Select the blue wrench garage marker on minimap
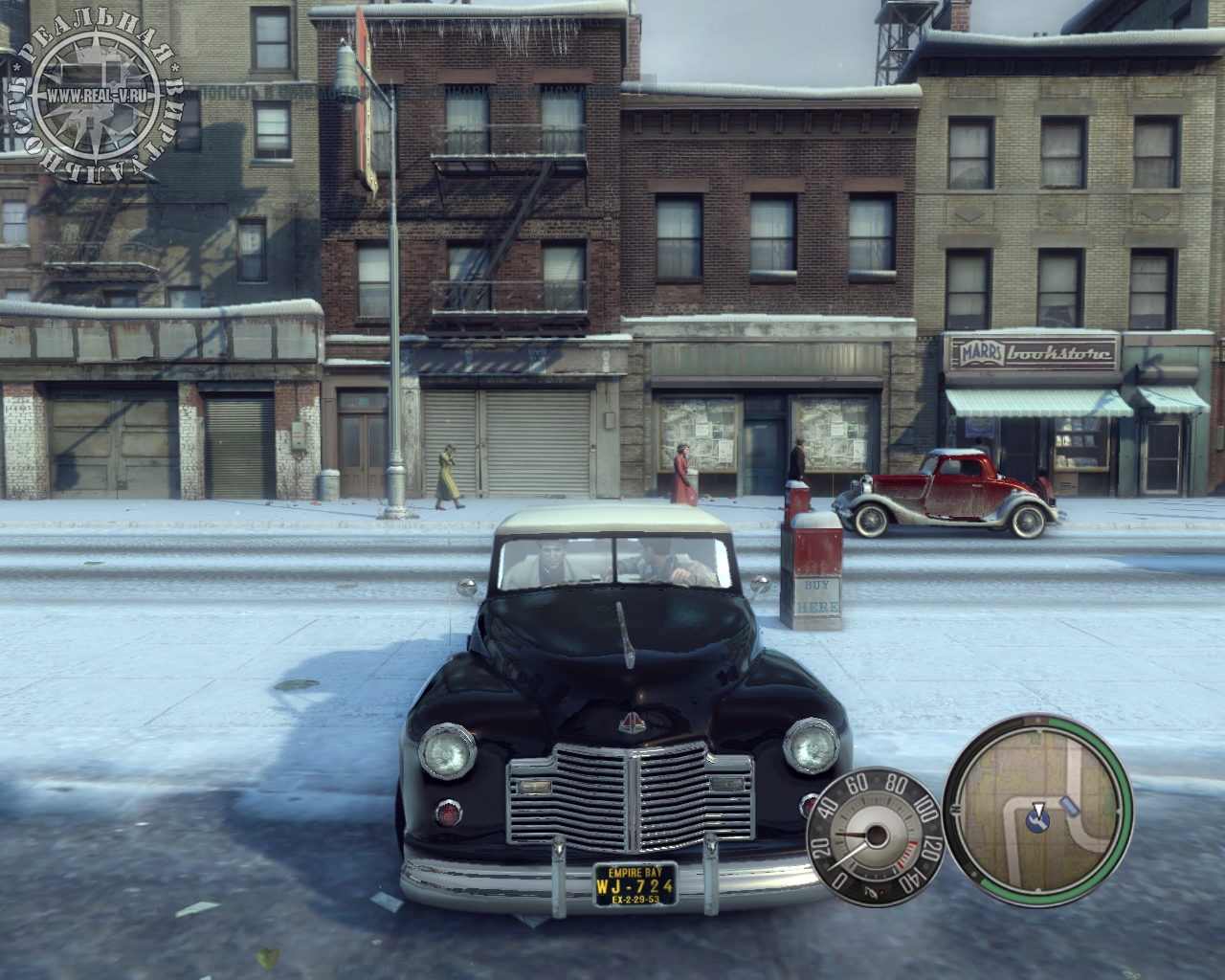The width and height of the screenshot is (1225, 980). point(1036,819)
